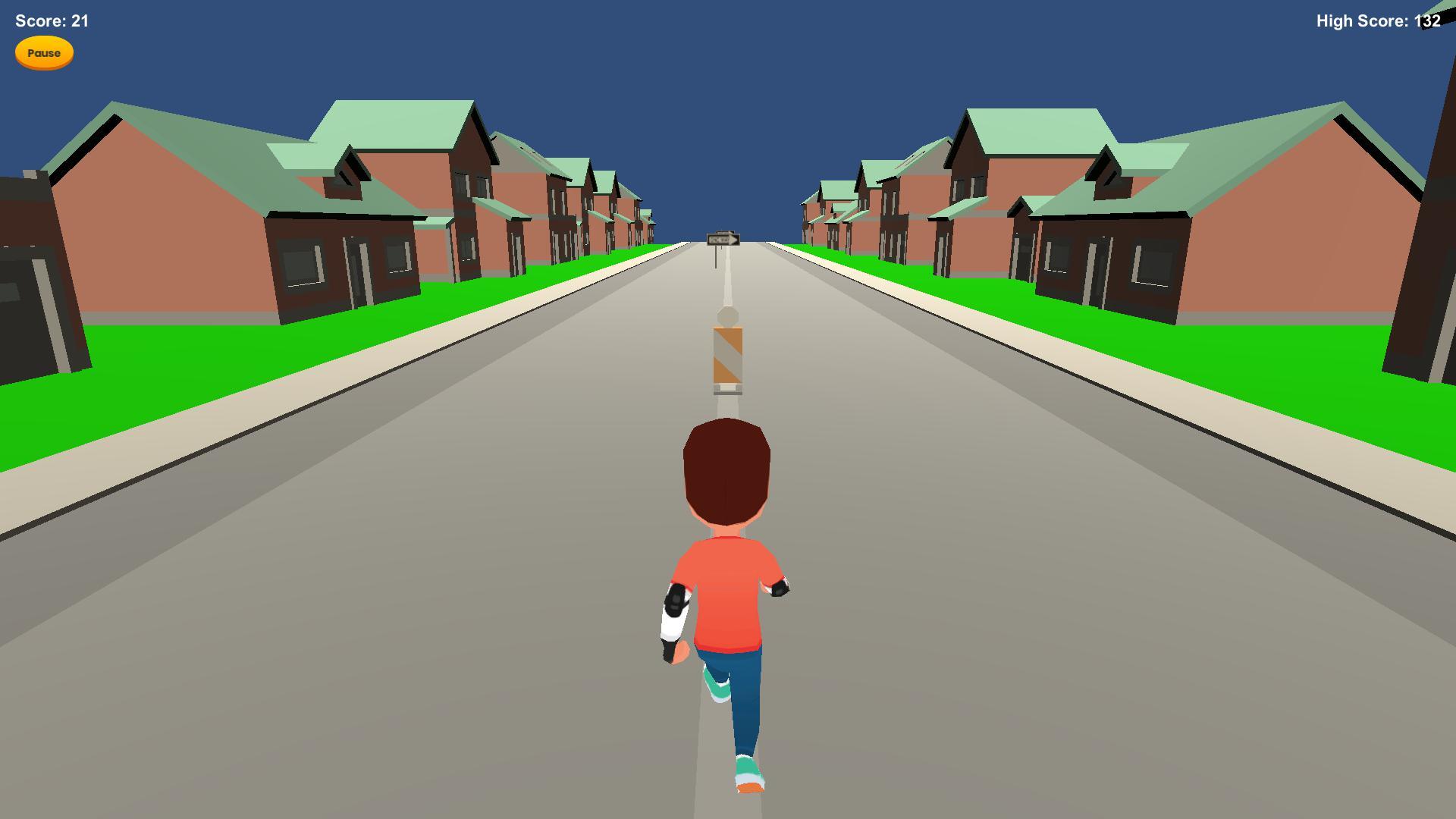The height and width of the screenshot is (819, 1456).
Task: Click the Score: 21 text
Action: pos(50,21)
